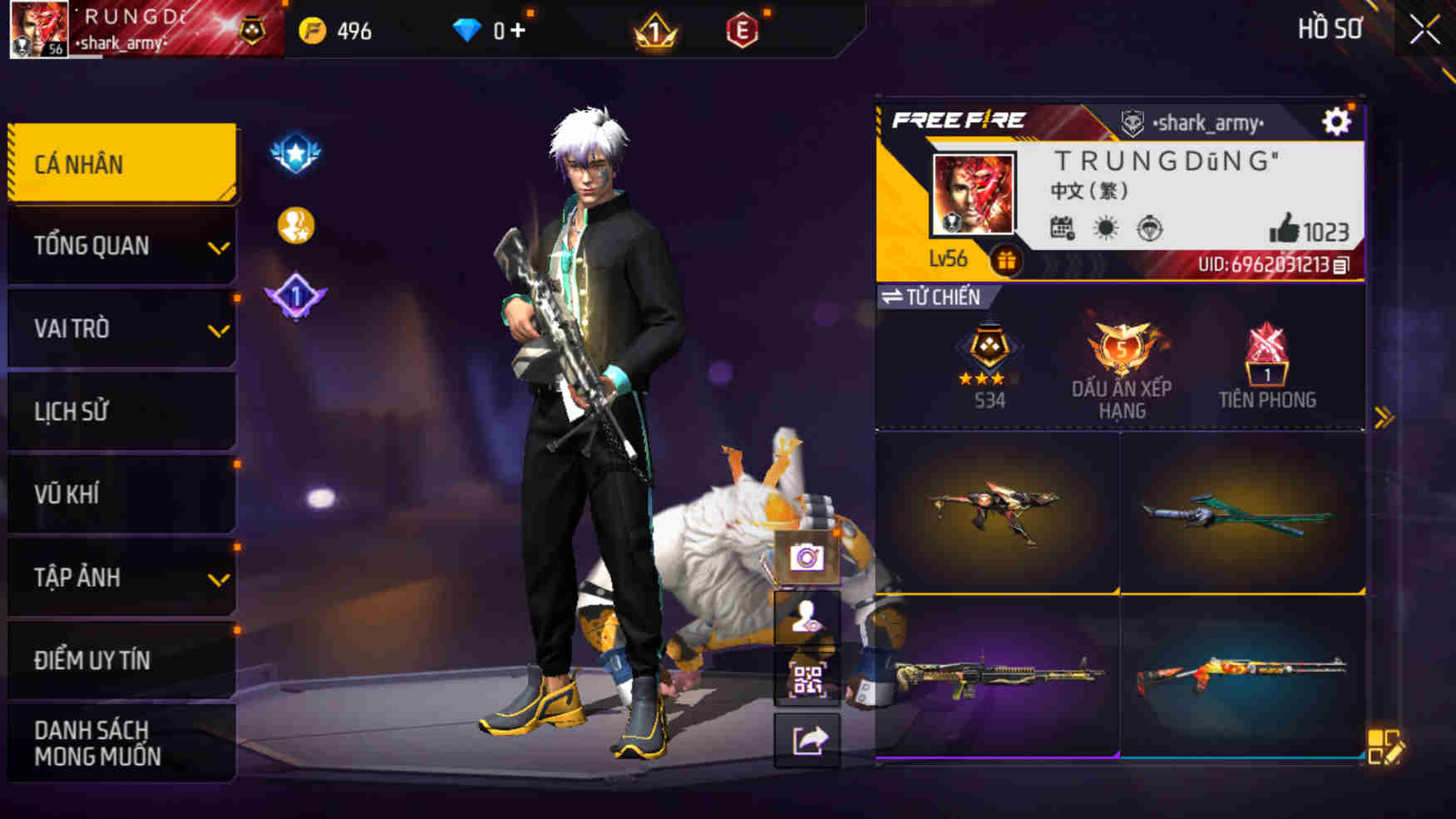Open the LỊCH SỬ tab
The image size is (1456, 819).
[x=121, y=411]
